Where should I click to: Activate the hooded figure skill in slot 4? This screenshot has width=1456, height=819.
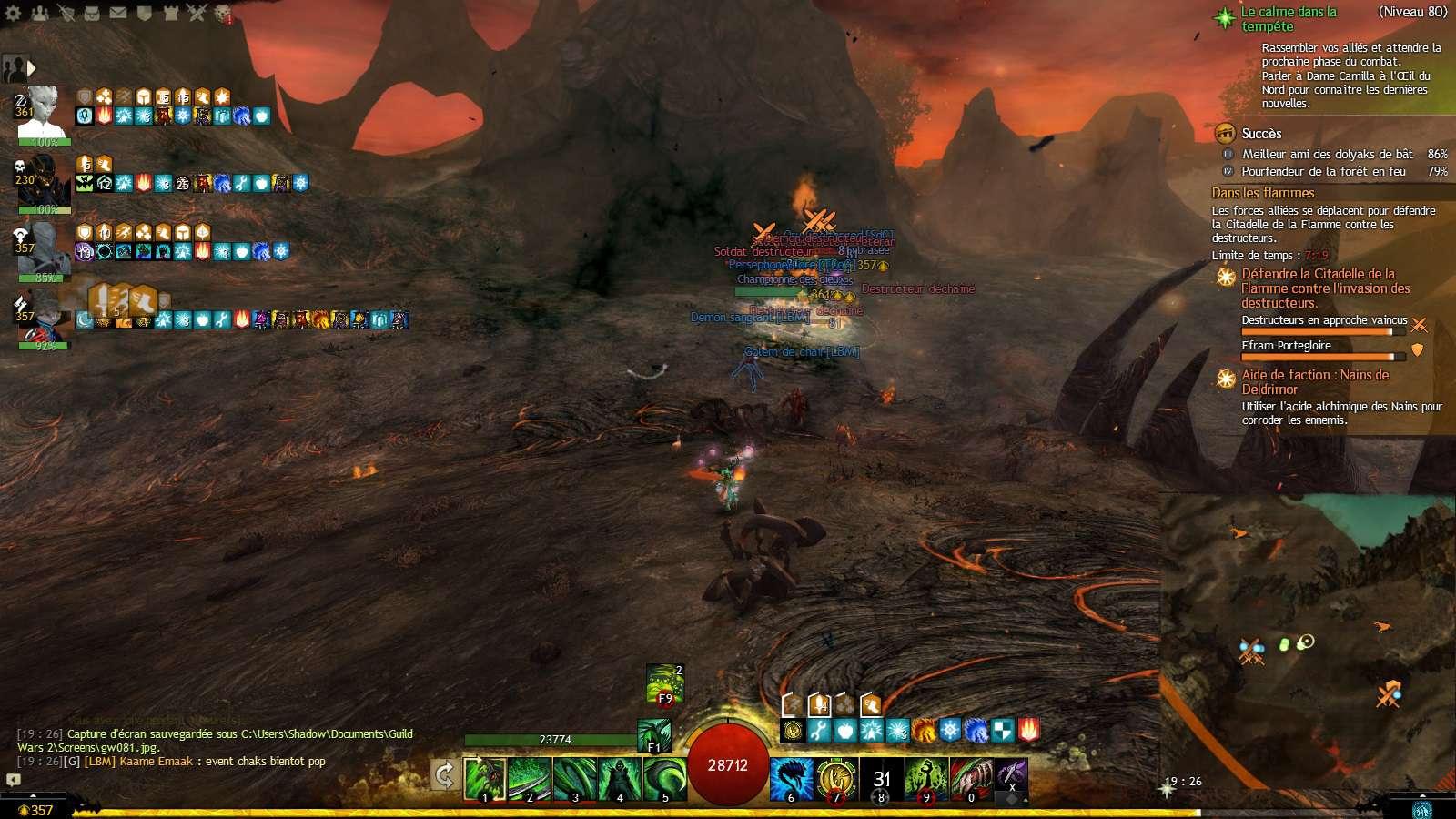click(620, 780)
